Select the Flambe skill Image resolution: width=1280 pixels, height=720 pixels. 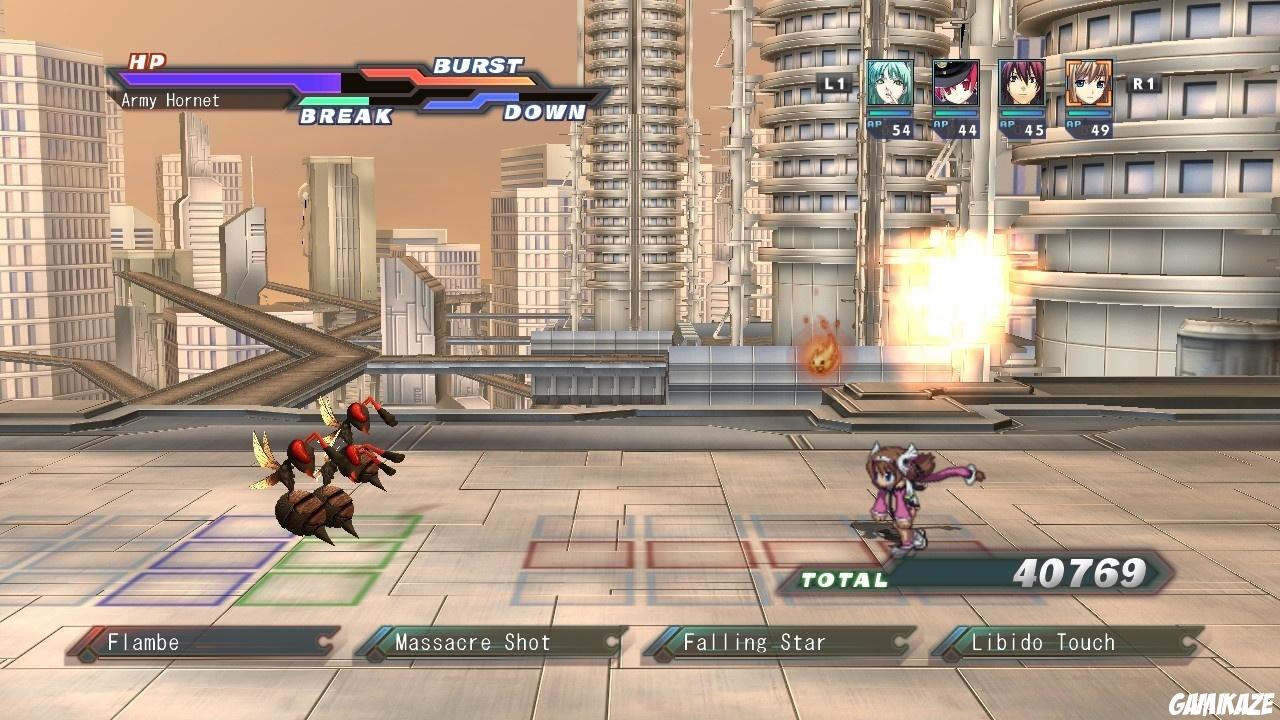coord(205,643)
